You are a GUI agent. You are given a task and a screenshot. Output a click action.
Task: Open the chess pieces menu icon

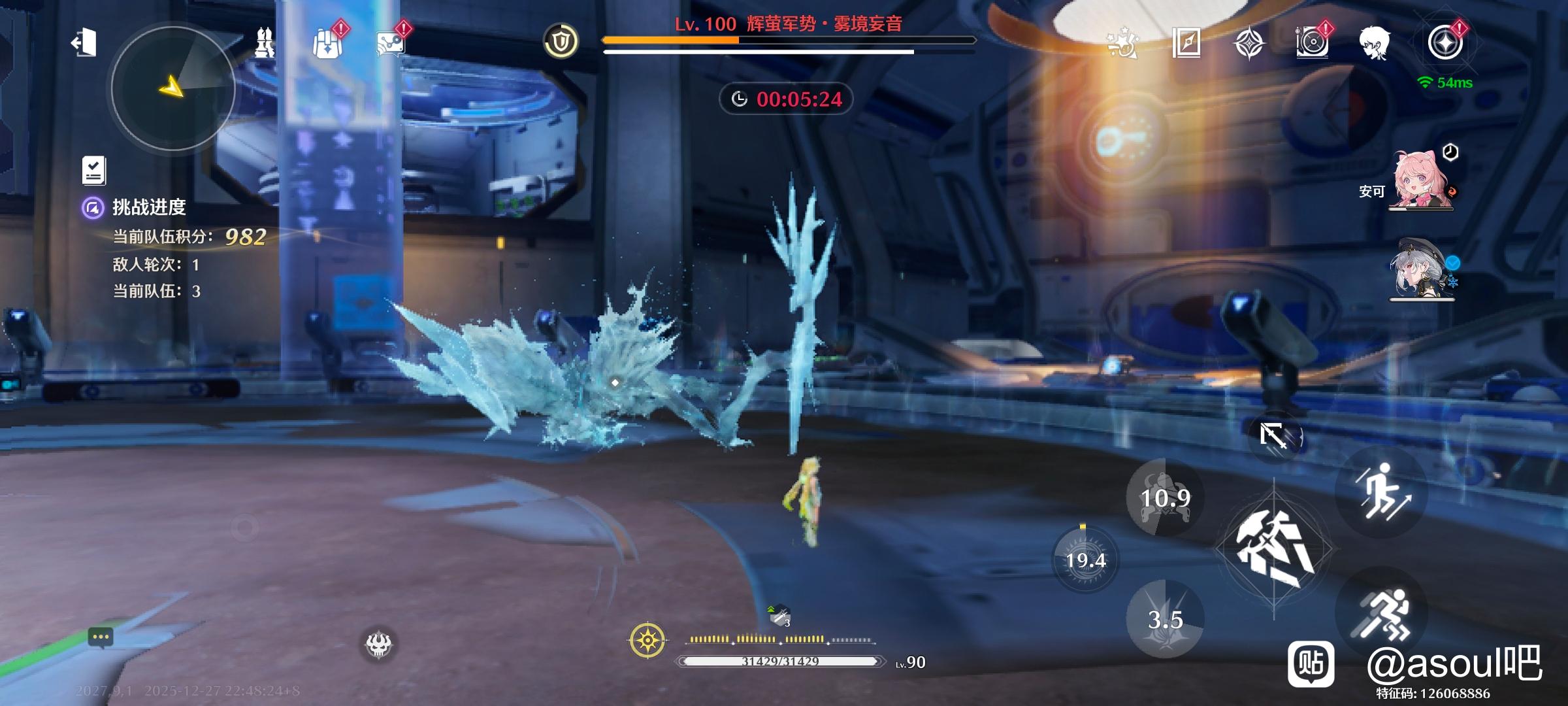(x=264, y=43)
